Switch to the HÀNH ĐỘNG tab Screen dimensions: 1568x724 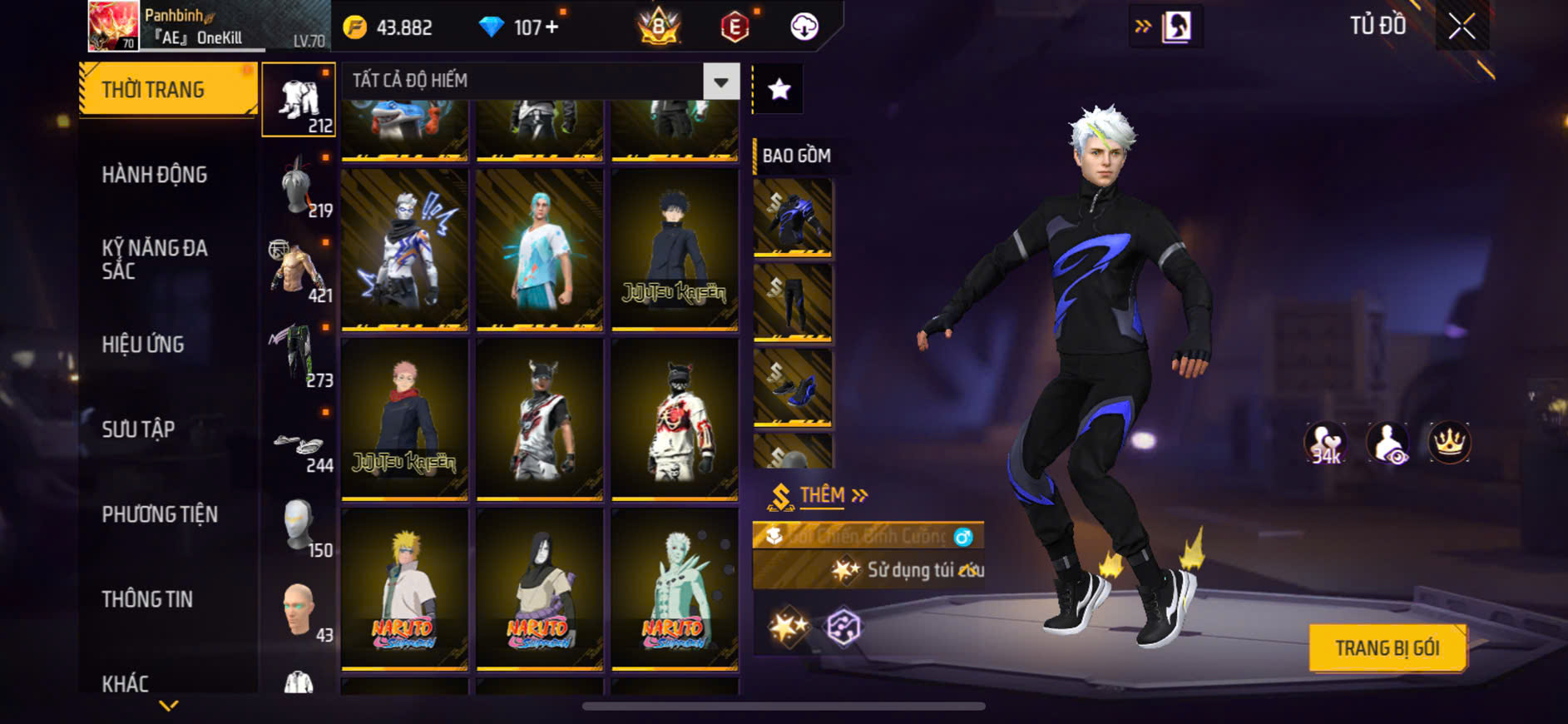154,175
